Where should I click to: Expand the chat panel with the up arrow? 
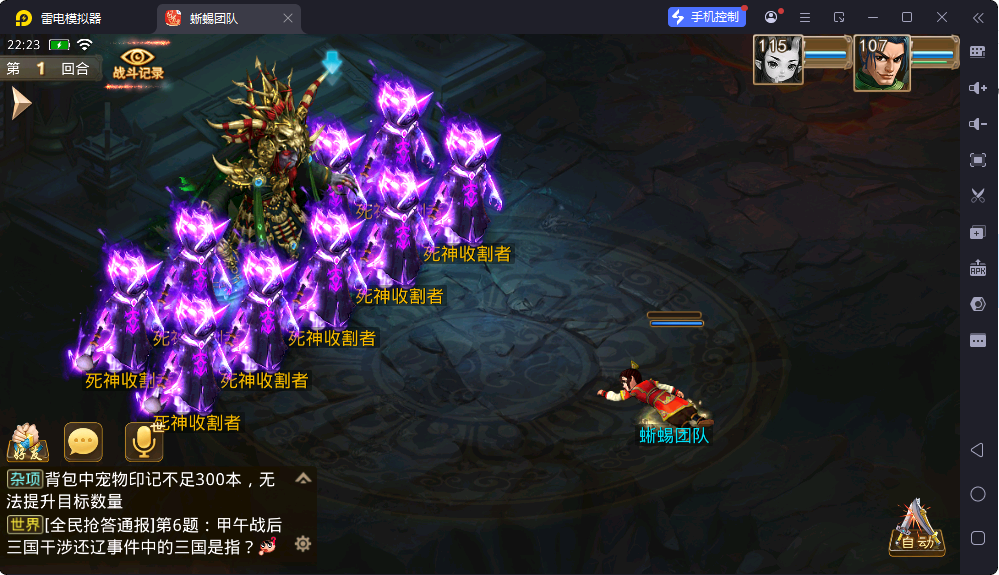303,479
